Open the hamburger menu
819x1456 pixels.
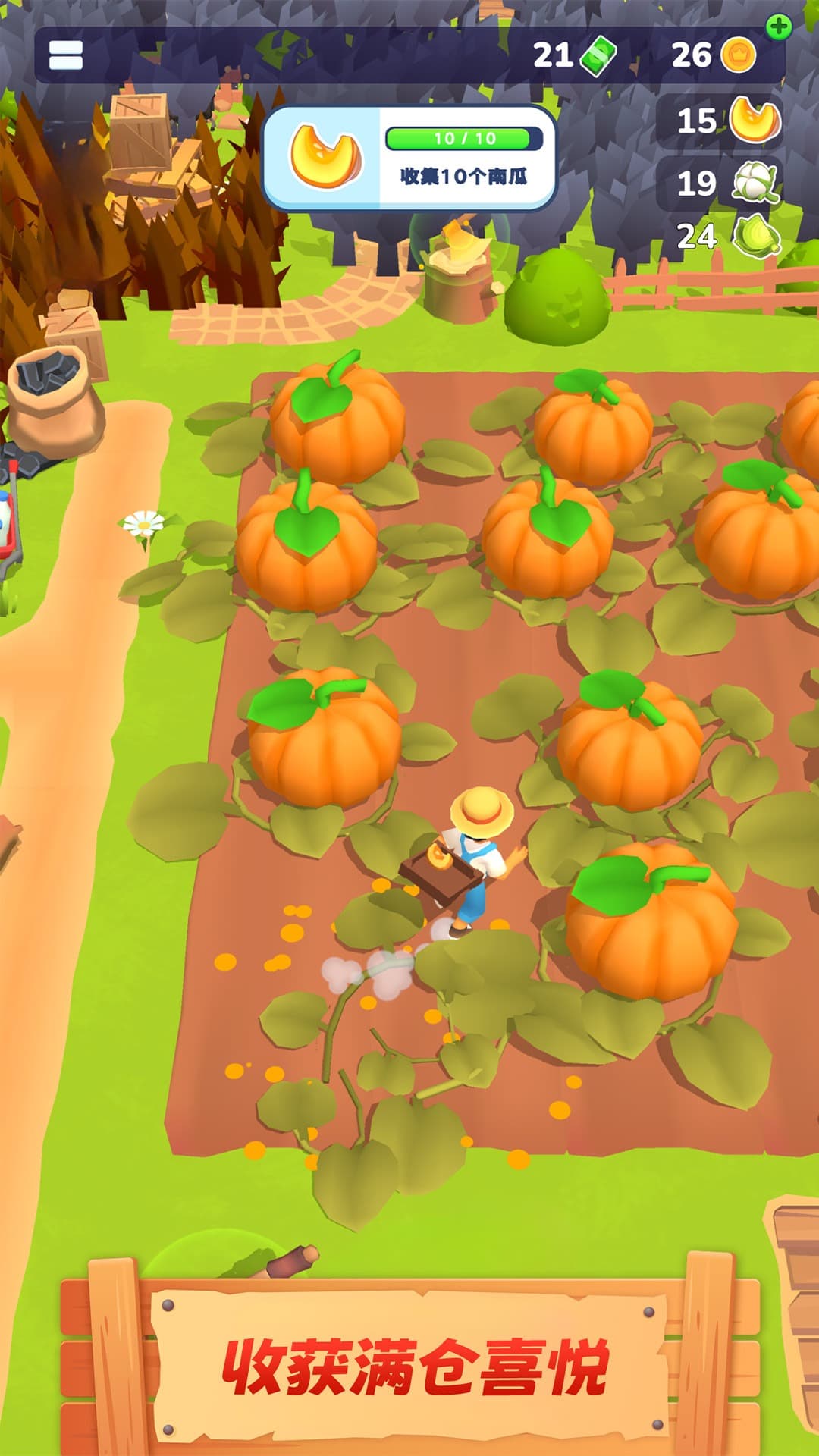coord(66,55)
